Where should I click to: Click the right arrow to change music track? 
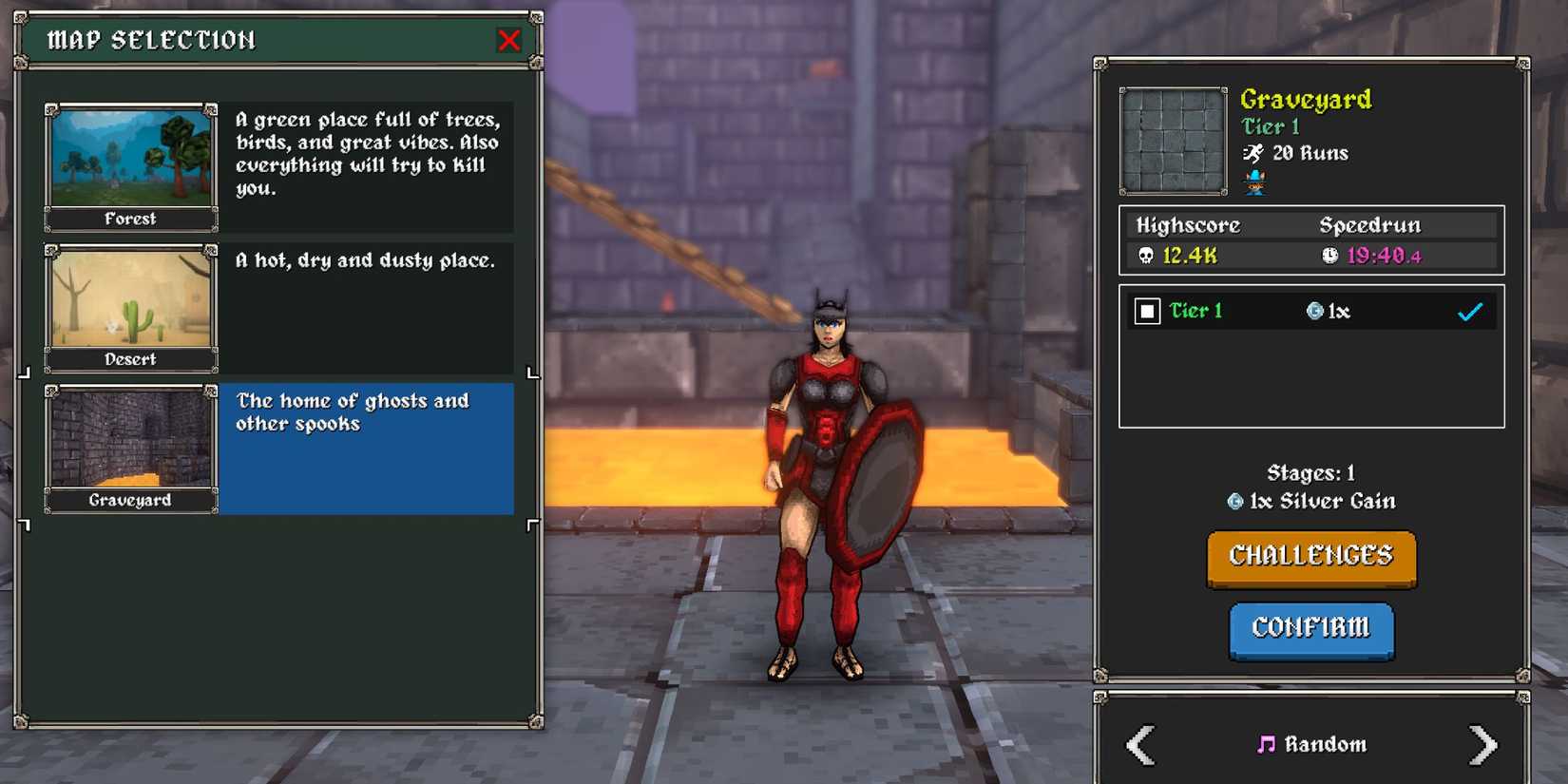[1482, 744]
